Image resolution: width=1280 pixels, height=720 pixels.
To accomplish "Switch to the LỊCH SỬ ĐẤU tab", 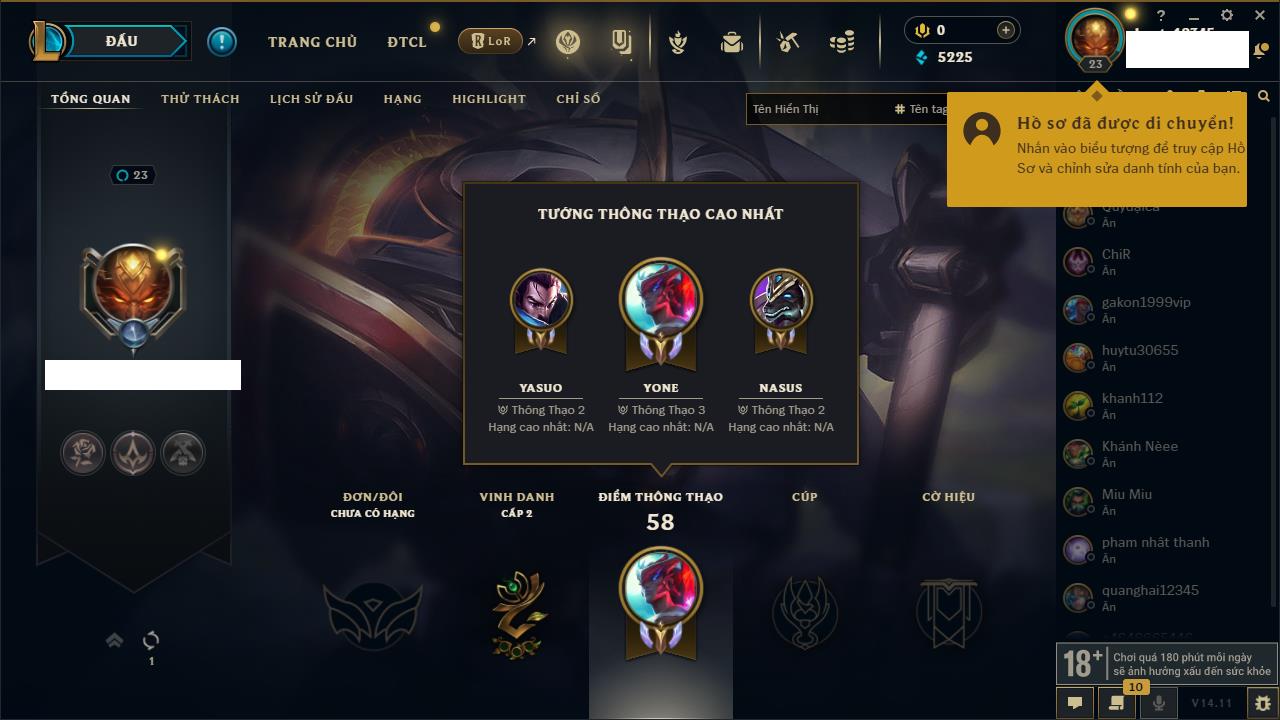I will pos(311,99).
